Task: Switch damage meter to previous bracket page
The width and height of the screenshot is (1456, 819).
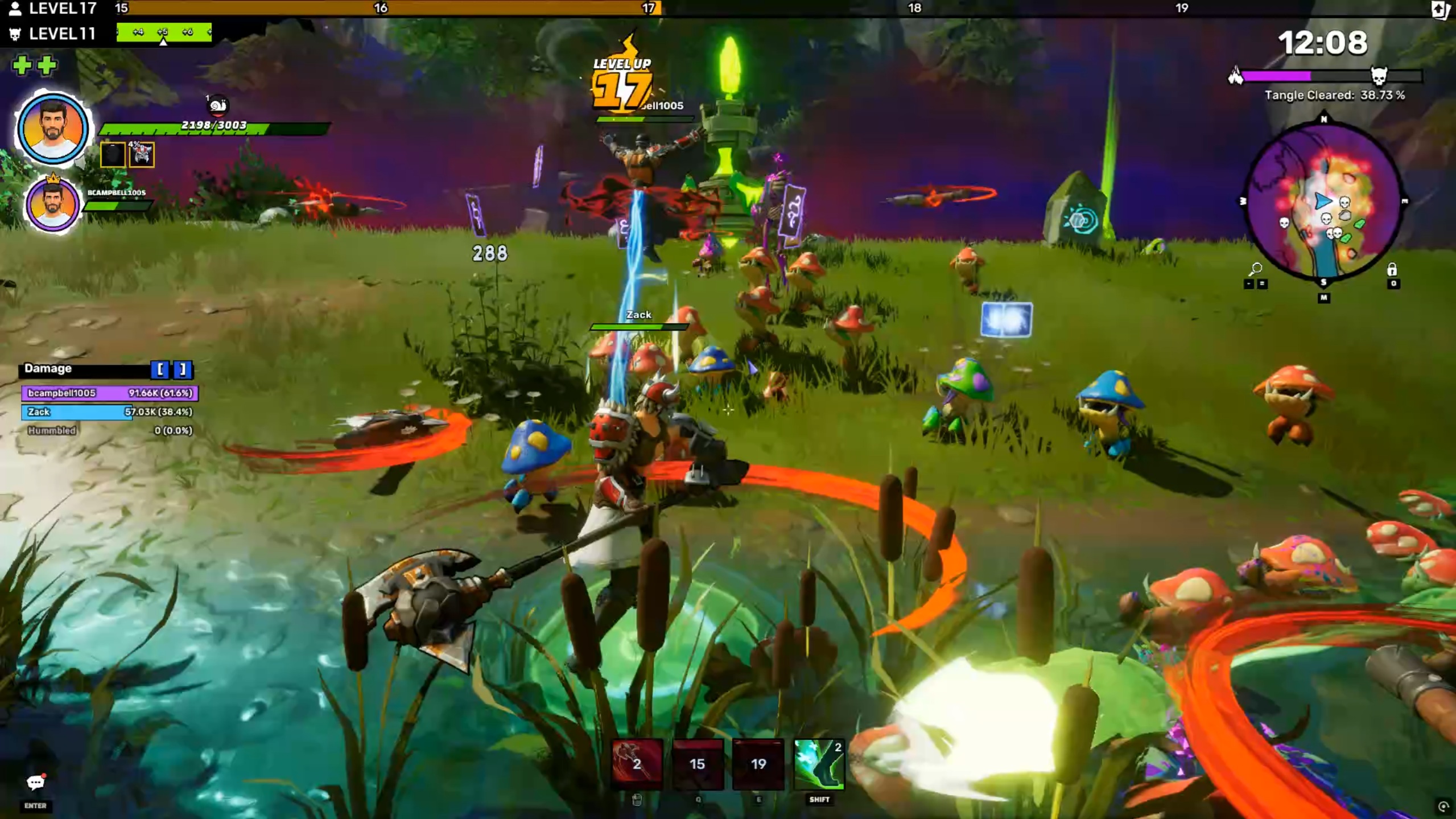Action: pyautogui.click(x=160, y=369)
